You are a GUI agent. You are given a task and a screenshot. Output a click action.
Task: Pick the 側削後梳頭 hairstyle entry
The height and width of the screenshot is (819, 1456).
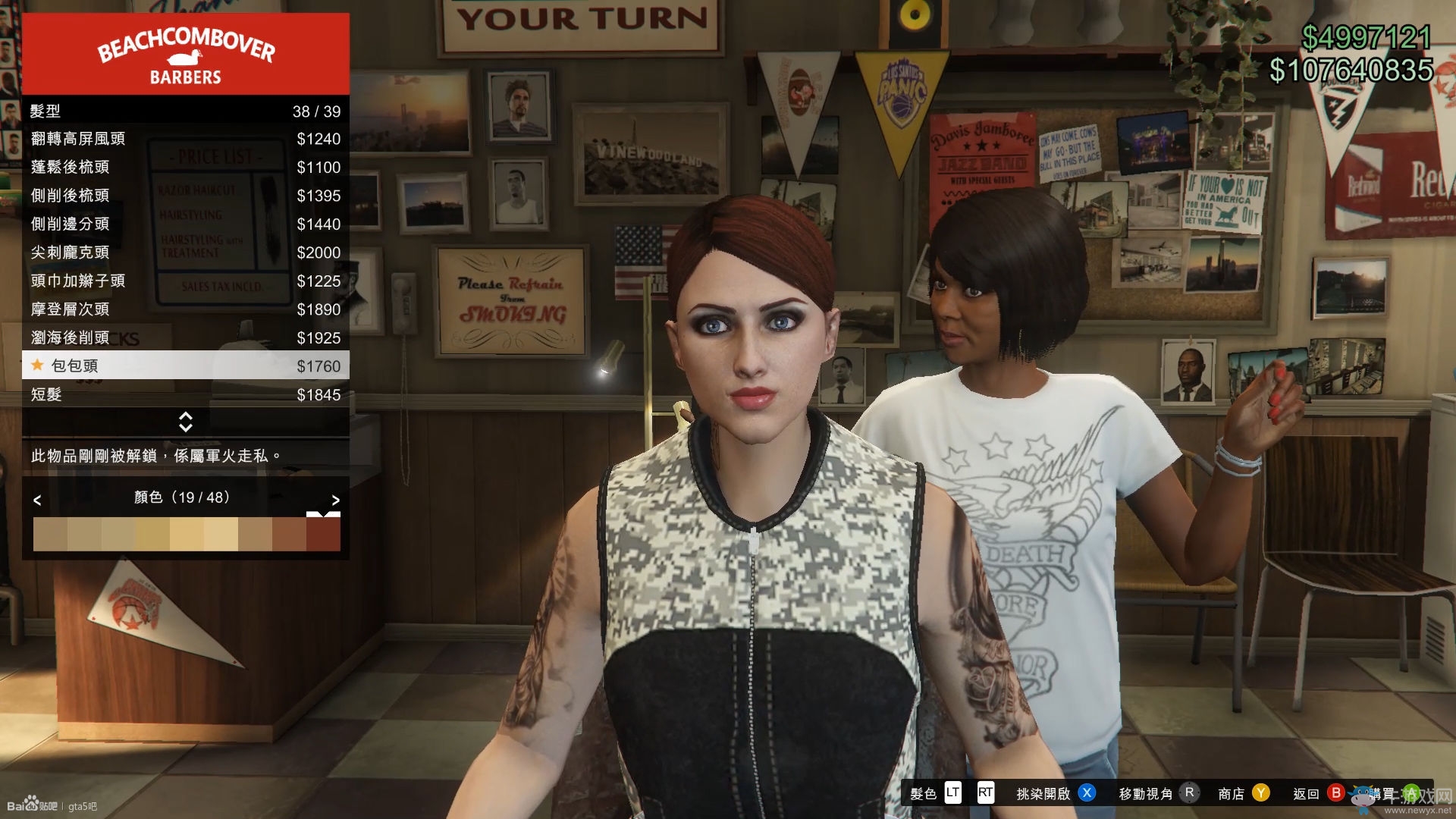(x=186, y=196)
